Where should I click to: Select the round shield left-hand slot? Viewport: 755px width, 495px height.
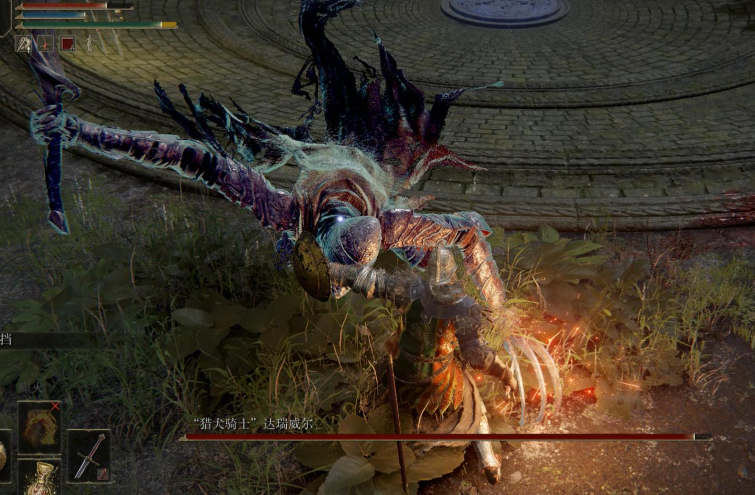tap(3, 455)
